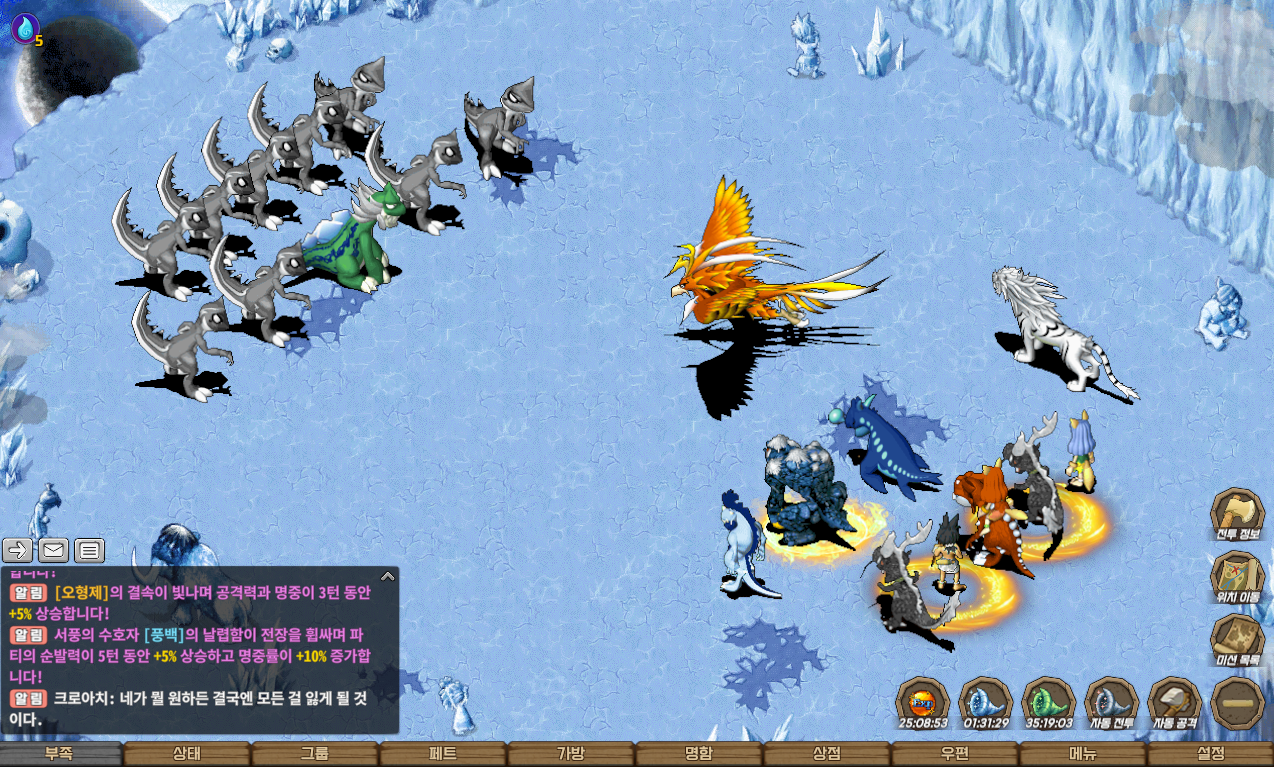
Task: Open the 우편 (Mail) menu
Action: click(955, 754)
